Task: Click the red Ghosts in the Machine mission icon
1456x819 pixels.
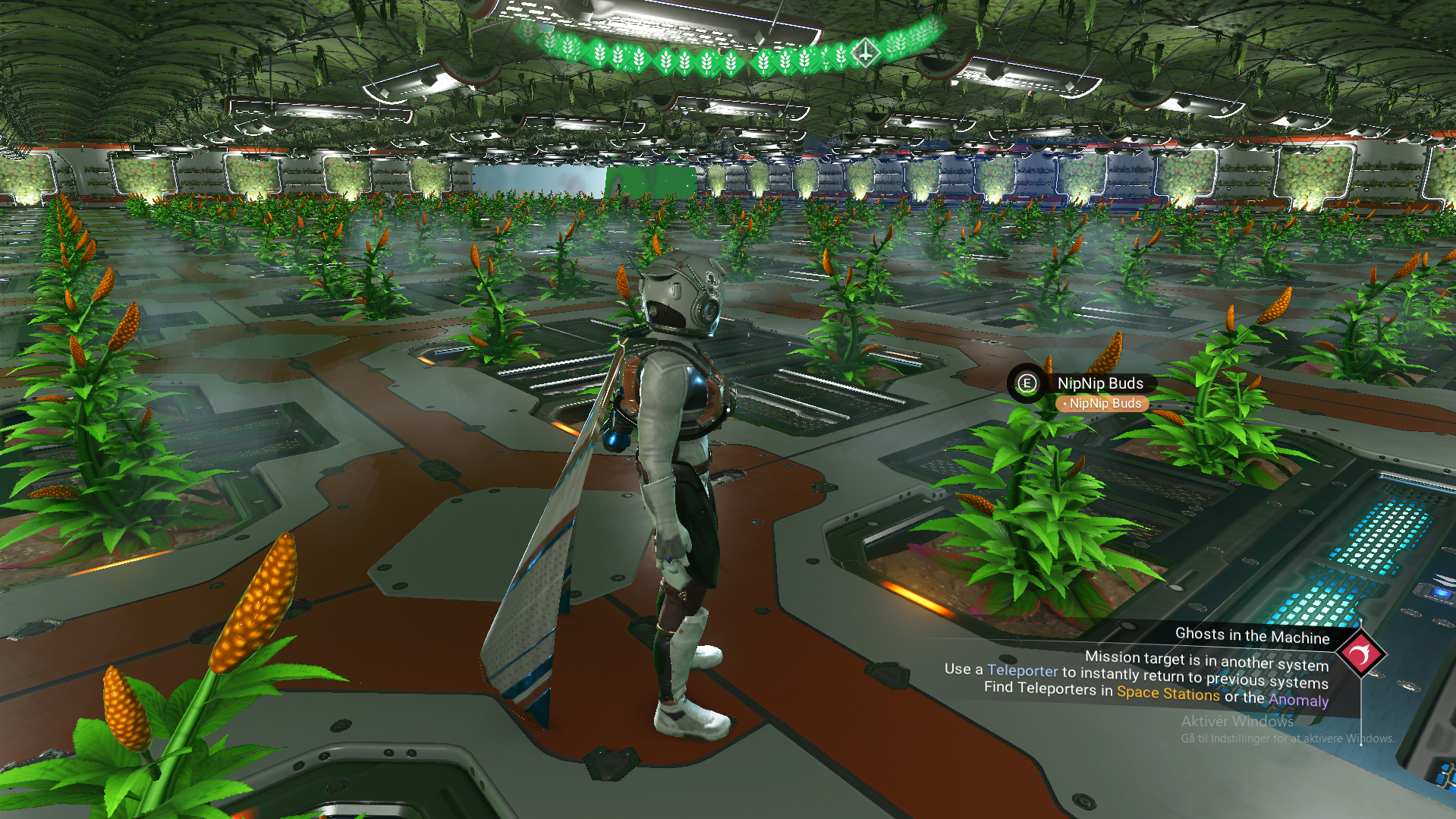Action: click(1360, 654)
